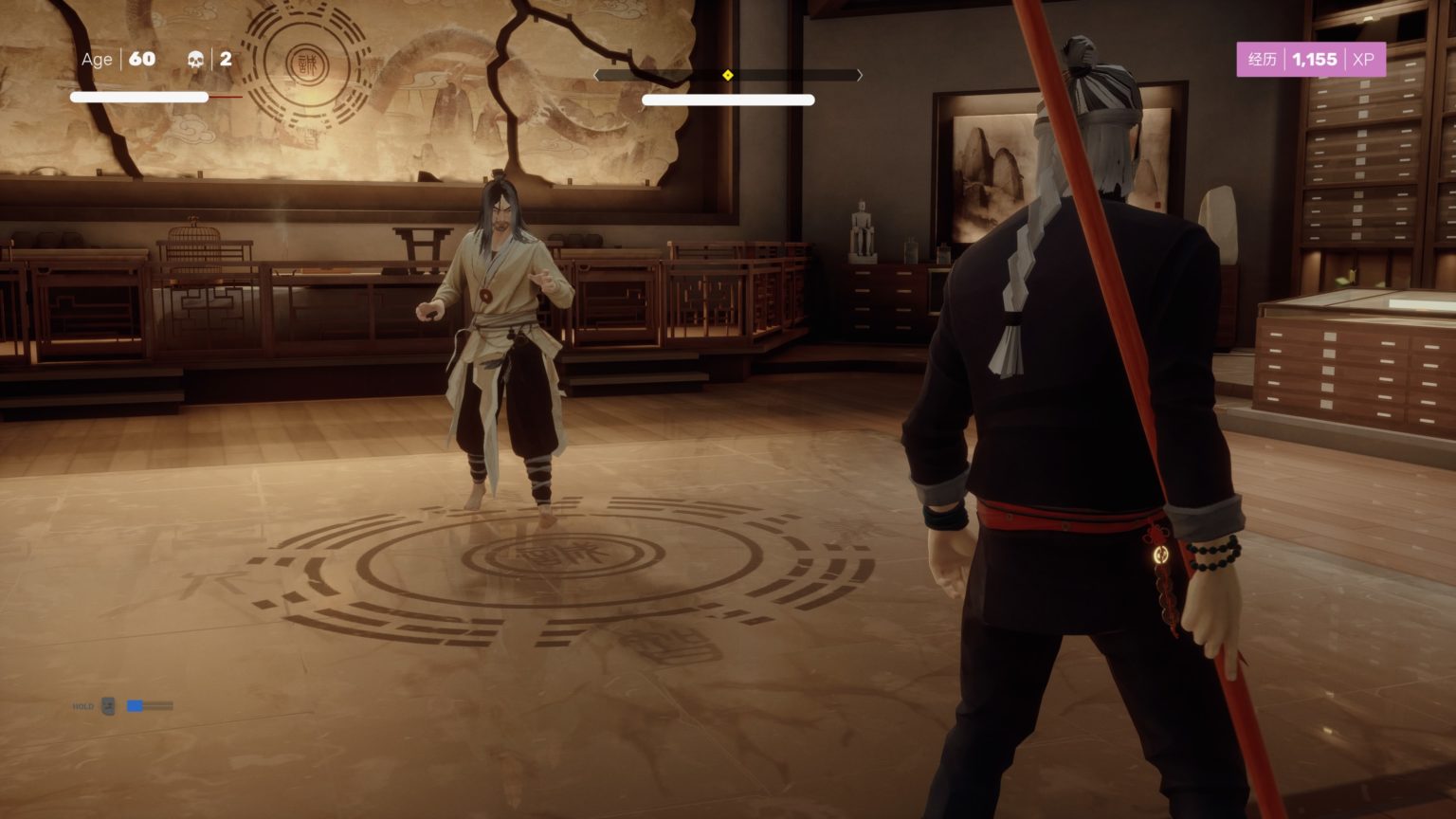Click the yellow diamond marker on the structure gauge
Viewport: 1456px width, 819px height.
coord(728,74)
